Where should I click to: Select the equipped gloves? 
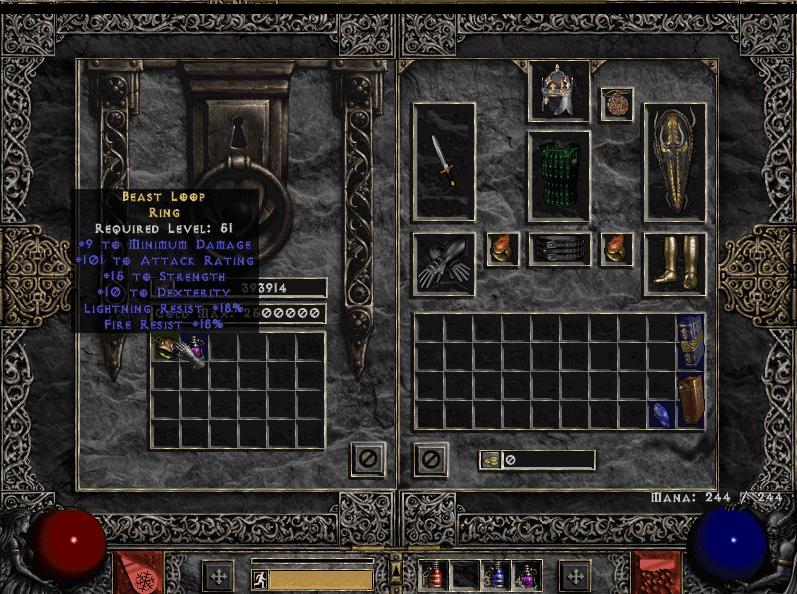coord(443,264)
